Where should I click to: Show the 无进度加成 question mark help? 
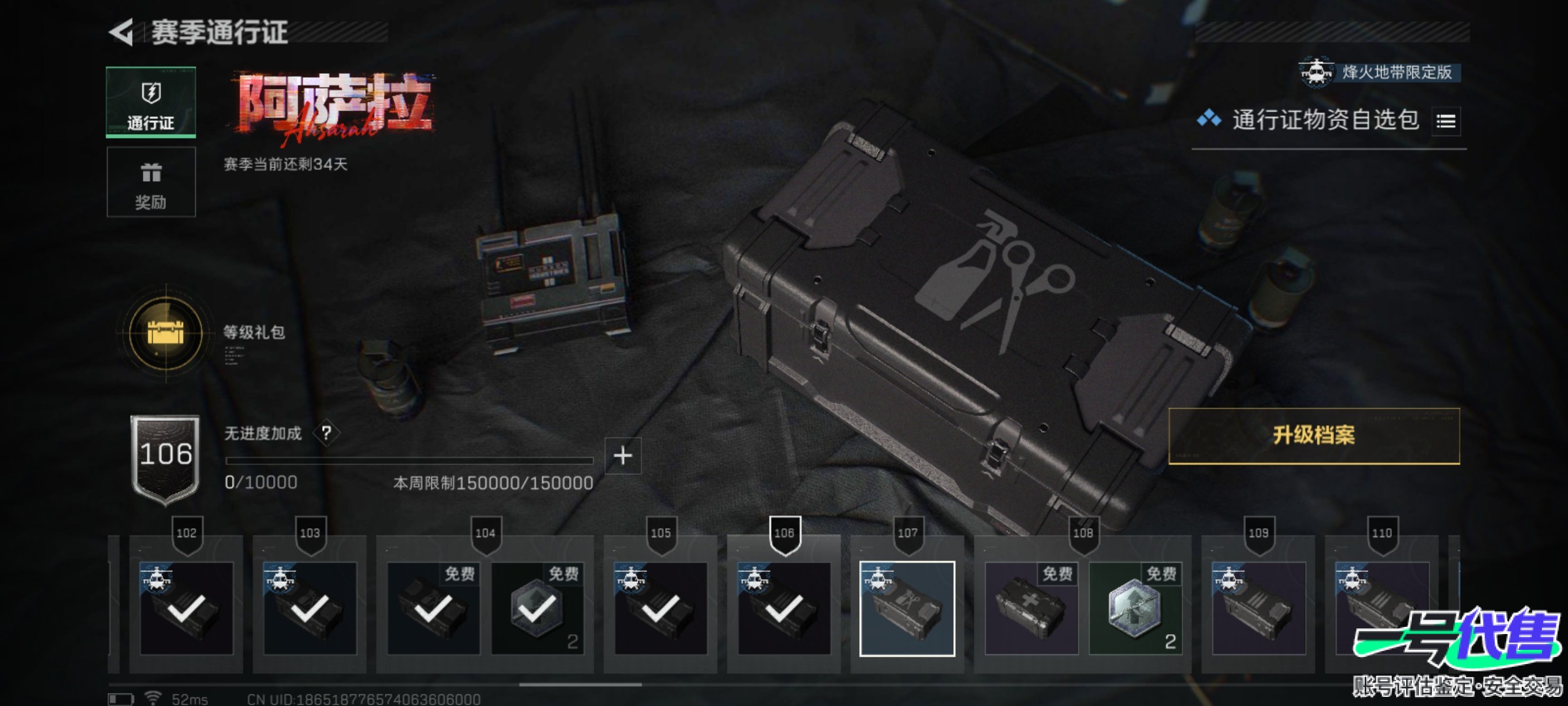click(327, 433)
